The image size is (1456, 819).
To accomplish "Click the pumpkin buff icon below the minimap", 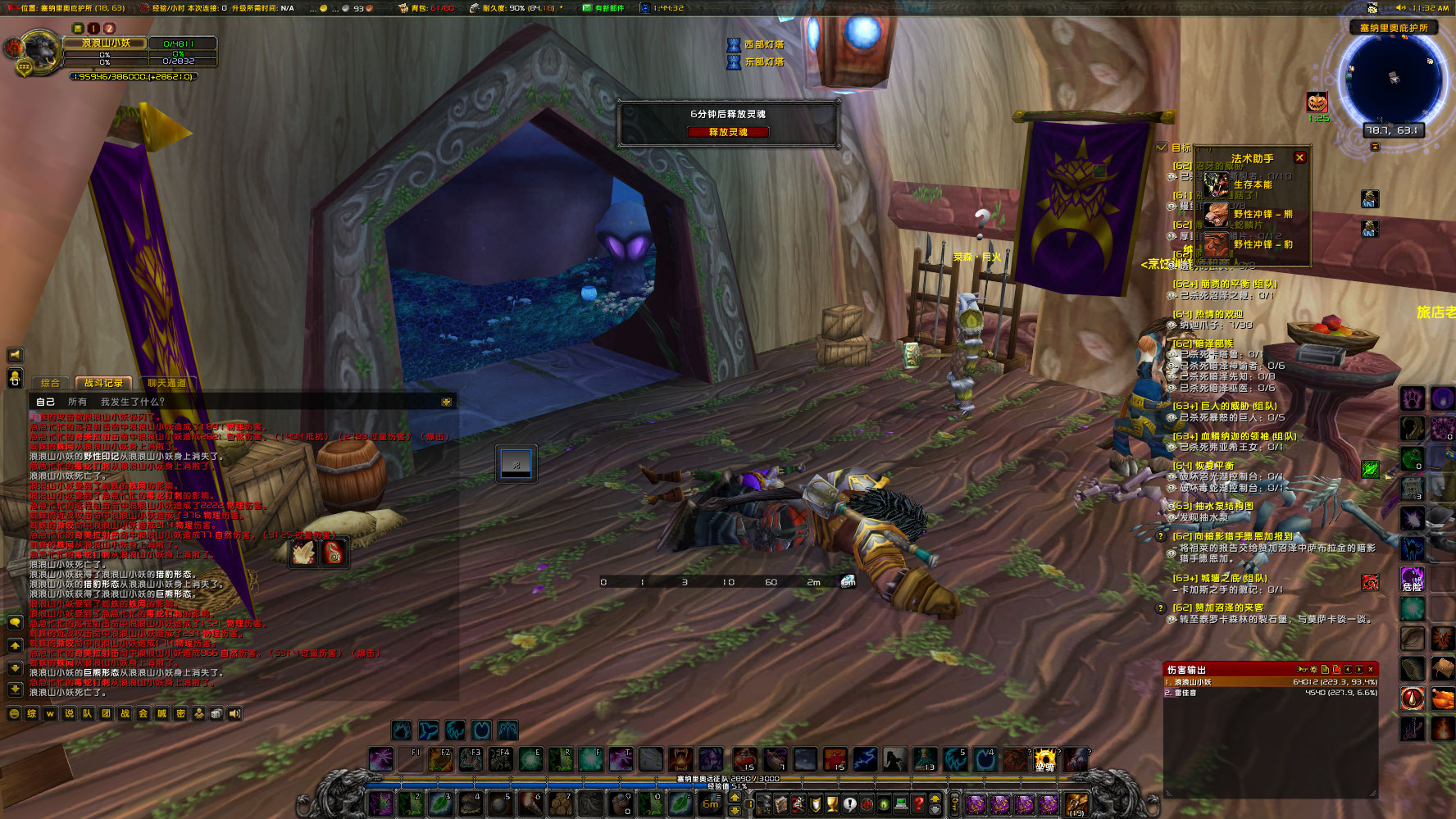I will coord(1317,102).
